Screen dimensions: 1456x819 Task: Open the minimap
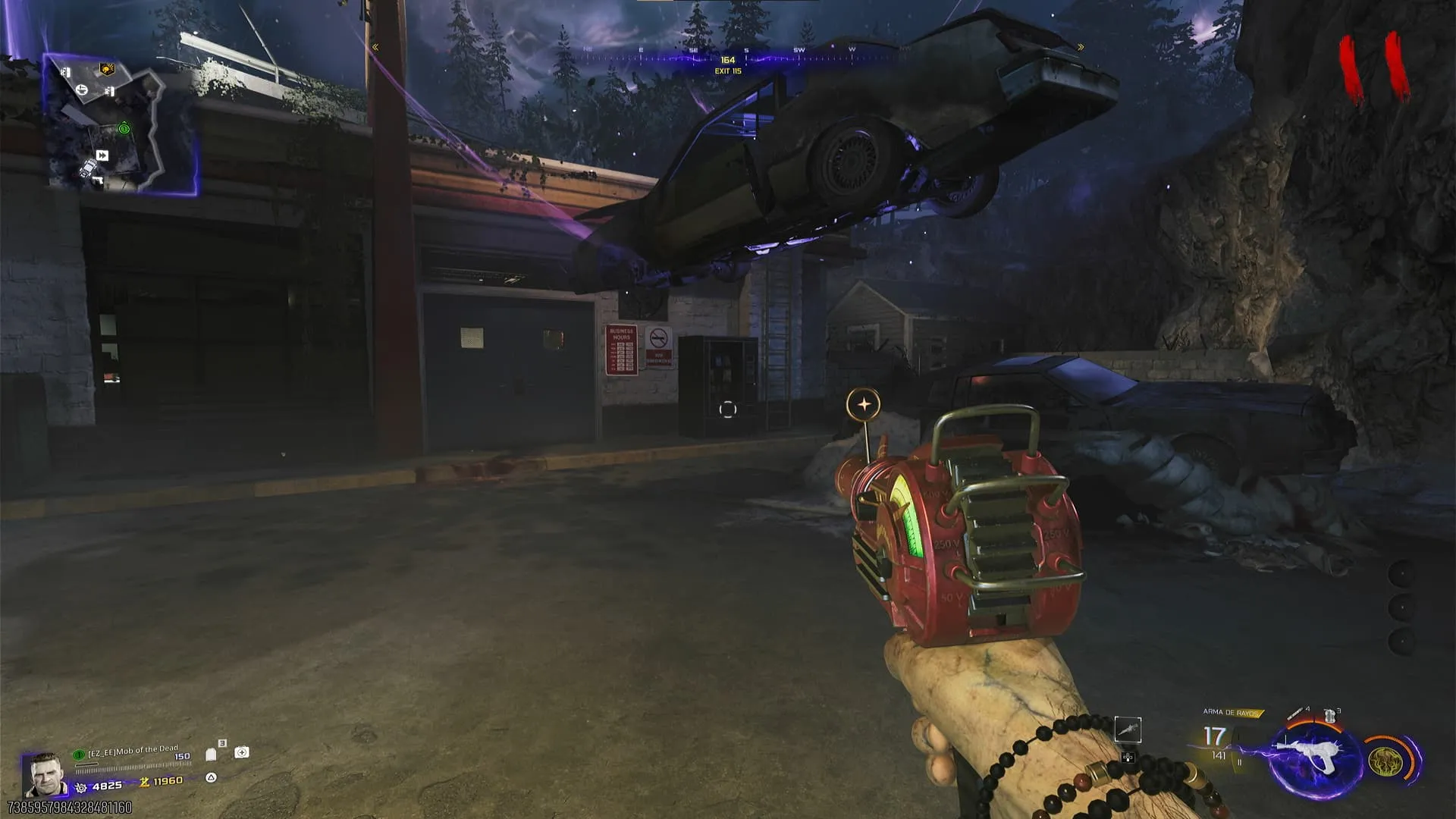point(121,125)
